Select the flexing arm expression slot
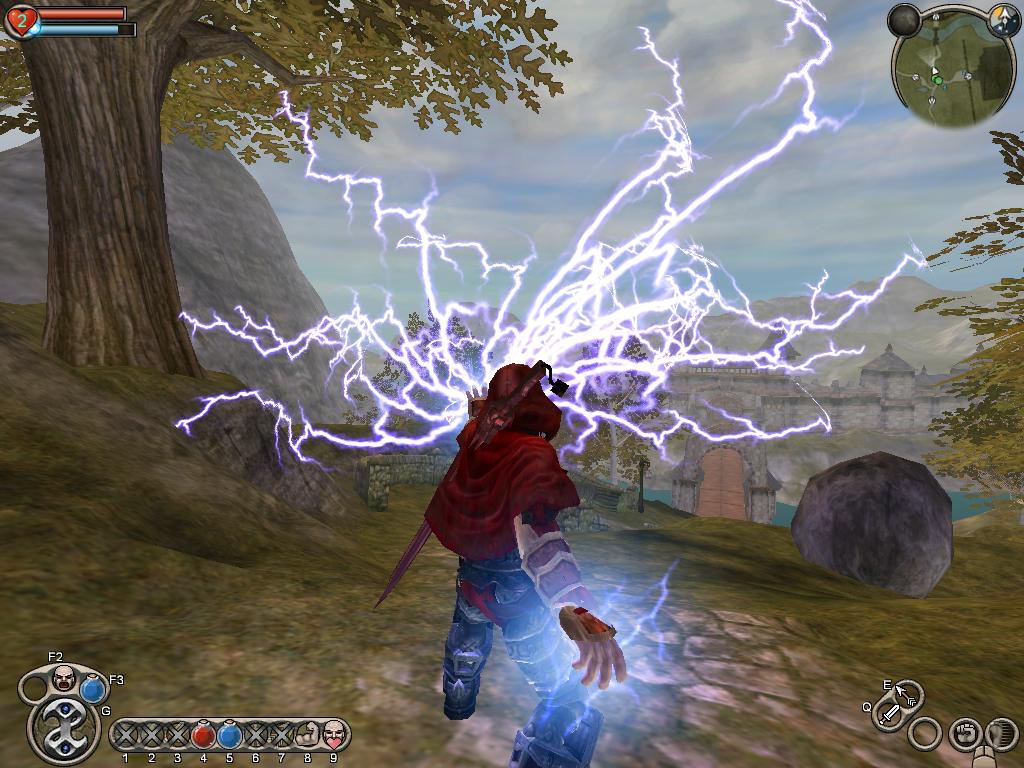Viewport: 1024px width, 768px height. (x=307, y=736)
